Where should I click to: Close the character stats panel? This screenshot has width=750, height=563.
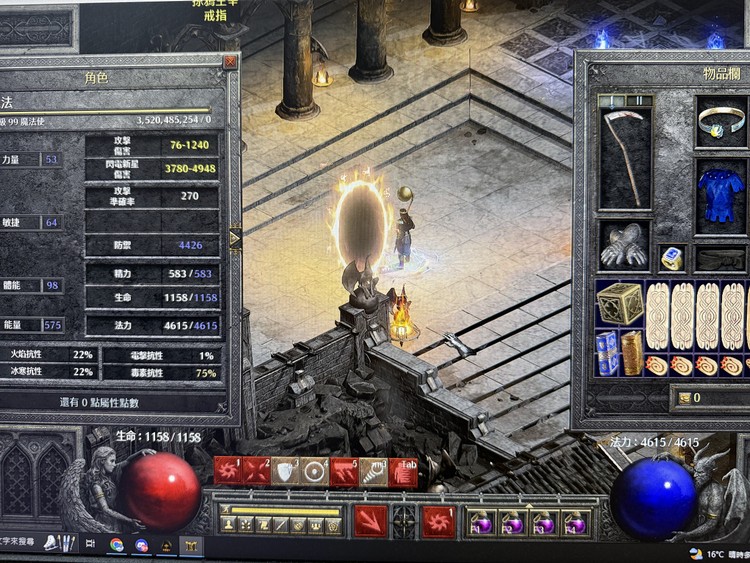pyautogui.click(x=231, y=62)
